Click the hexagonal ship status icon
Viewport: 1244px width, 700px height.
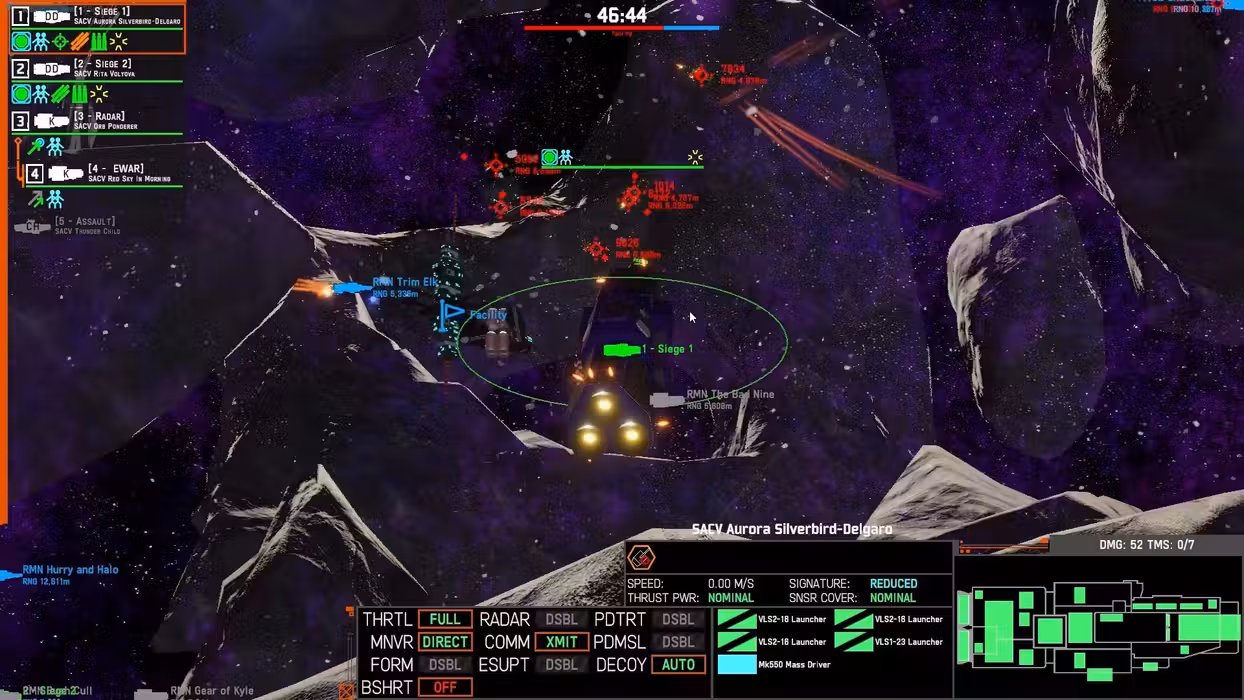[x=641, y=557]
